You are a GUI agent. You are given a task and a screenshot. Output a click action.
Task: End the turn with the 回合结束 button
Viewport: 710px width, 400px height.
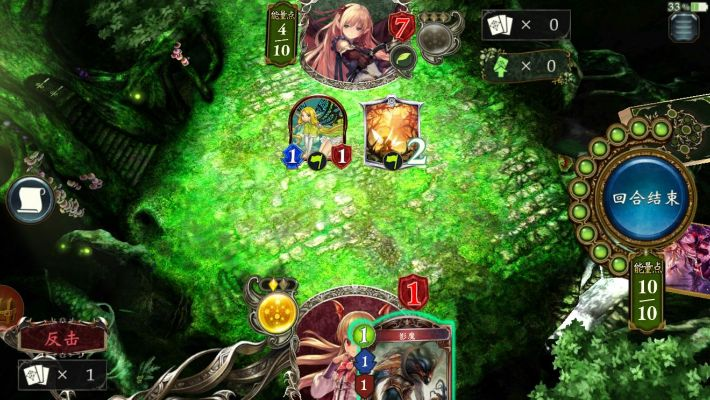pos(645,197)
